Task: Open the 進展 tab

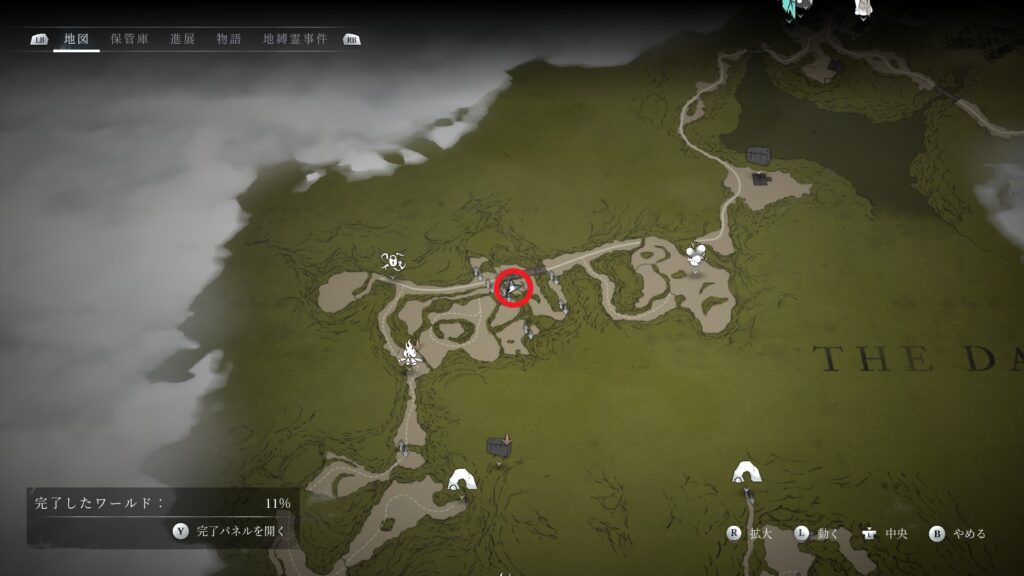Action: (182, 39)
